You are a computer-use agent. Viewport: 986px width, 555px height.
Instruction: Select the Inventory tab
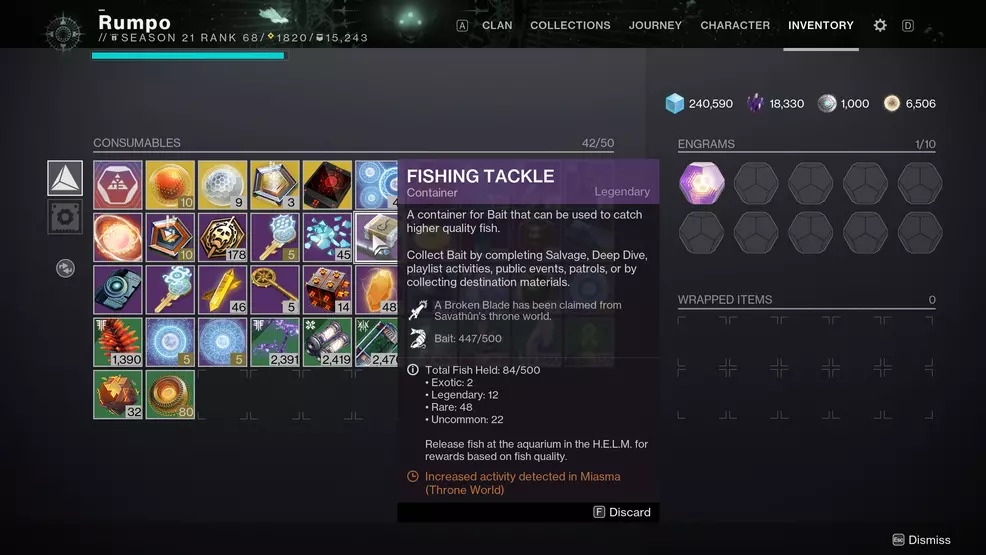point(821,25)
